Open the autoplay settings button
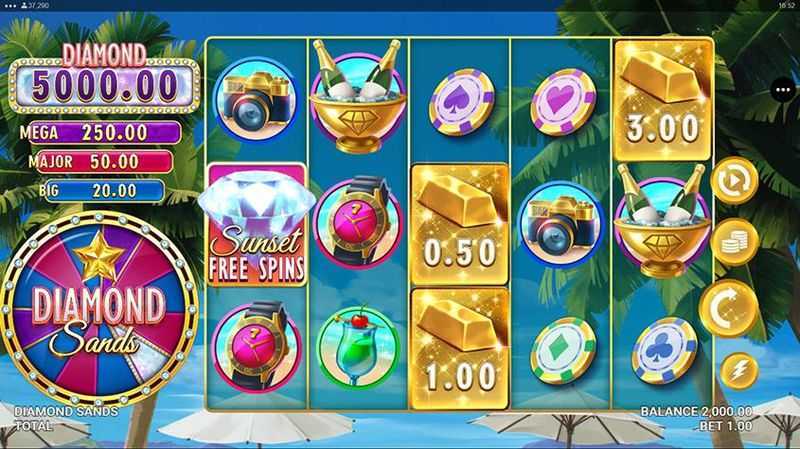 (735, 183)
